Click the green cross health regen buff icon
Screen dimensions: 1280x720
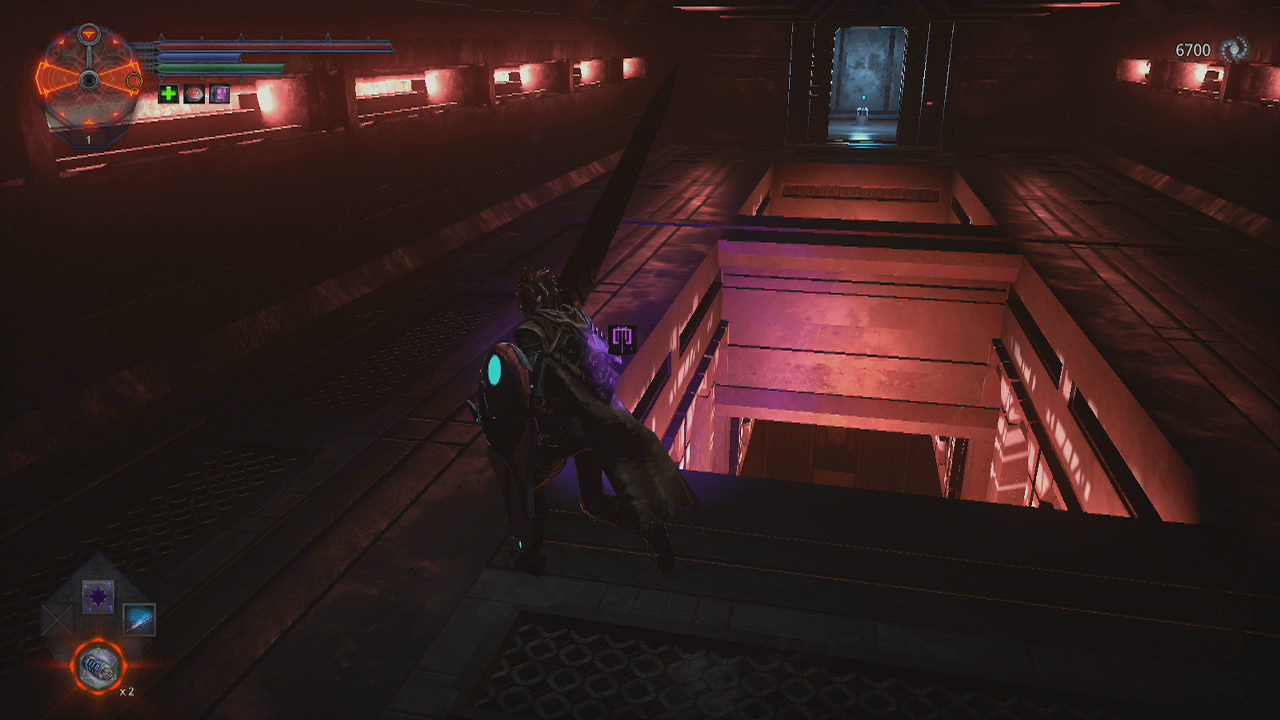167,95
